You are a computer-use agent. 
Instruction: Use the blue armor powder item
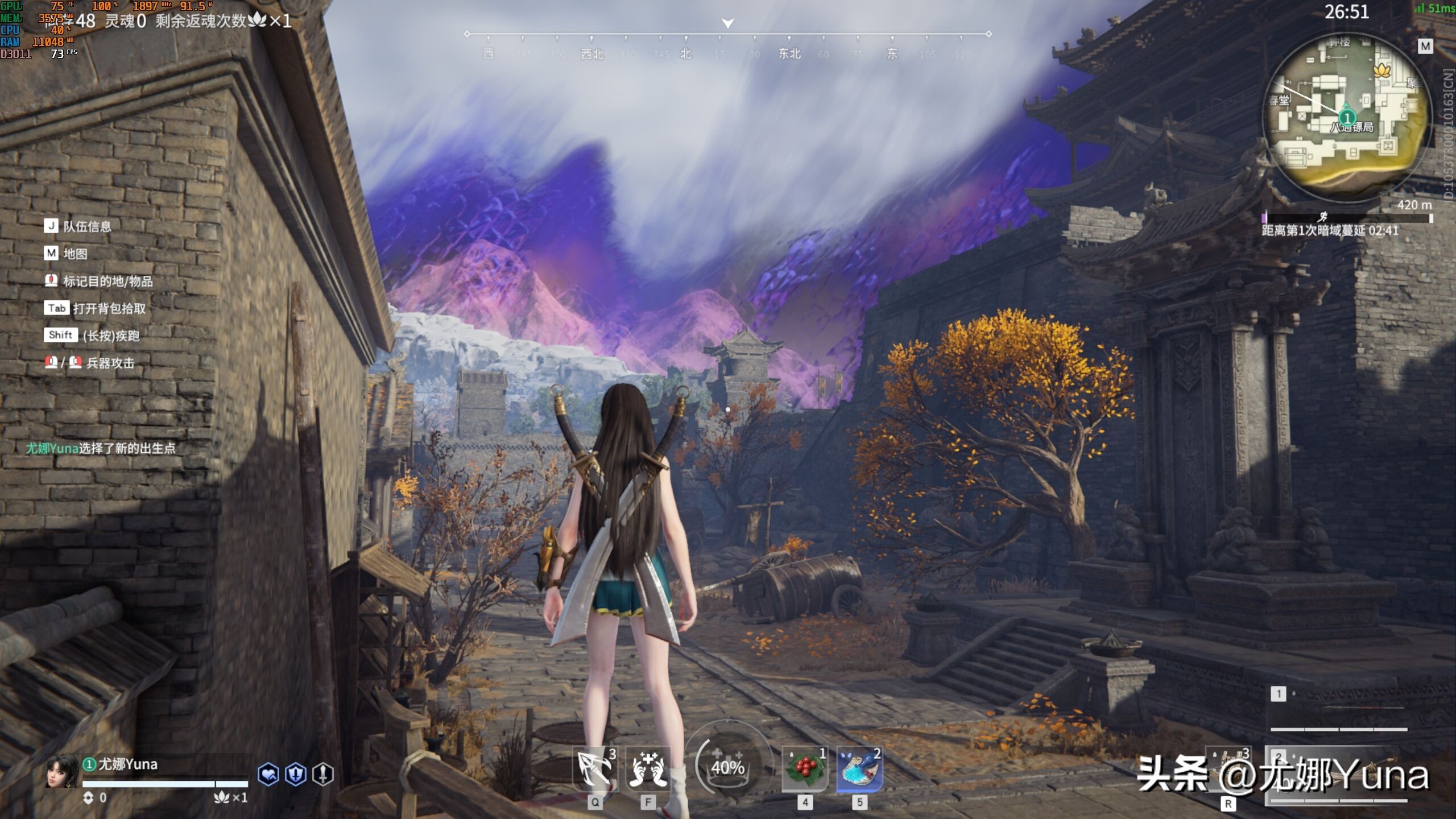click(859, 769)
